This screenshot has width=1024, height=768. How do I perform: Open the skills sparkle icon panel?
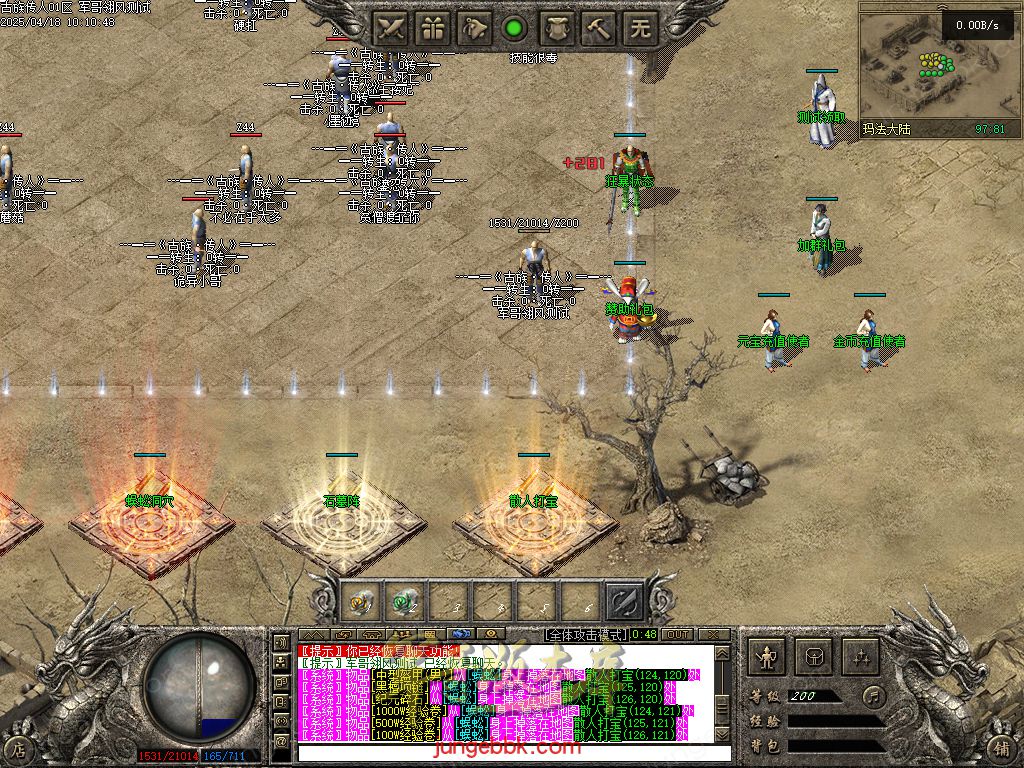pyautogui.click(x=858, y=657)
